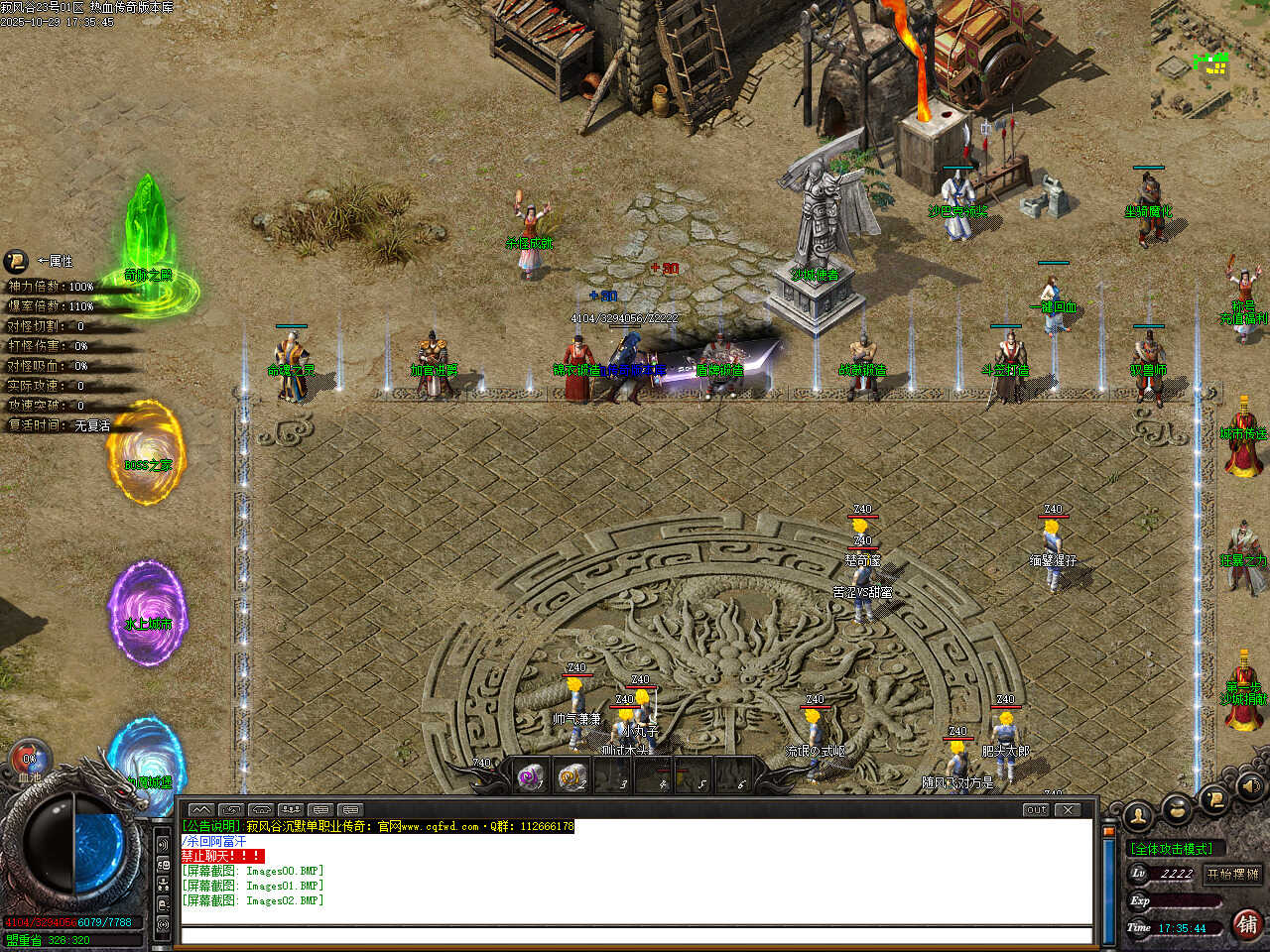The width and height of the screenshot is (1270, 952).
Task: Open the red 铺 shop button
Action: tap(1247, 924)
